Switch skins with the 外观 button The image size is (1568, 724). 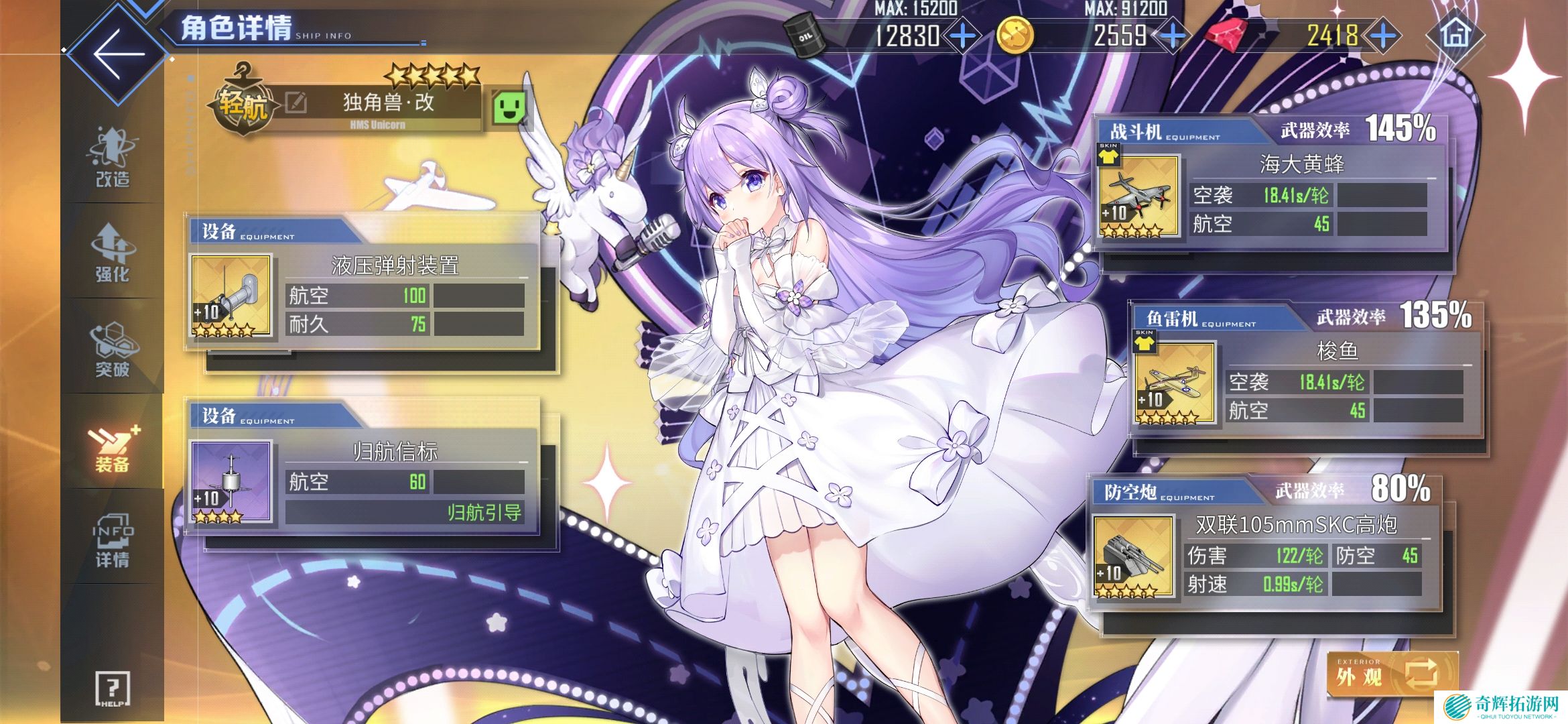click(x=1392, y=674)
